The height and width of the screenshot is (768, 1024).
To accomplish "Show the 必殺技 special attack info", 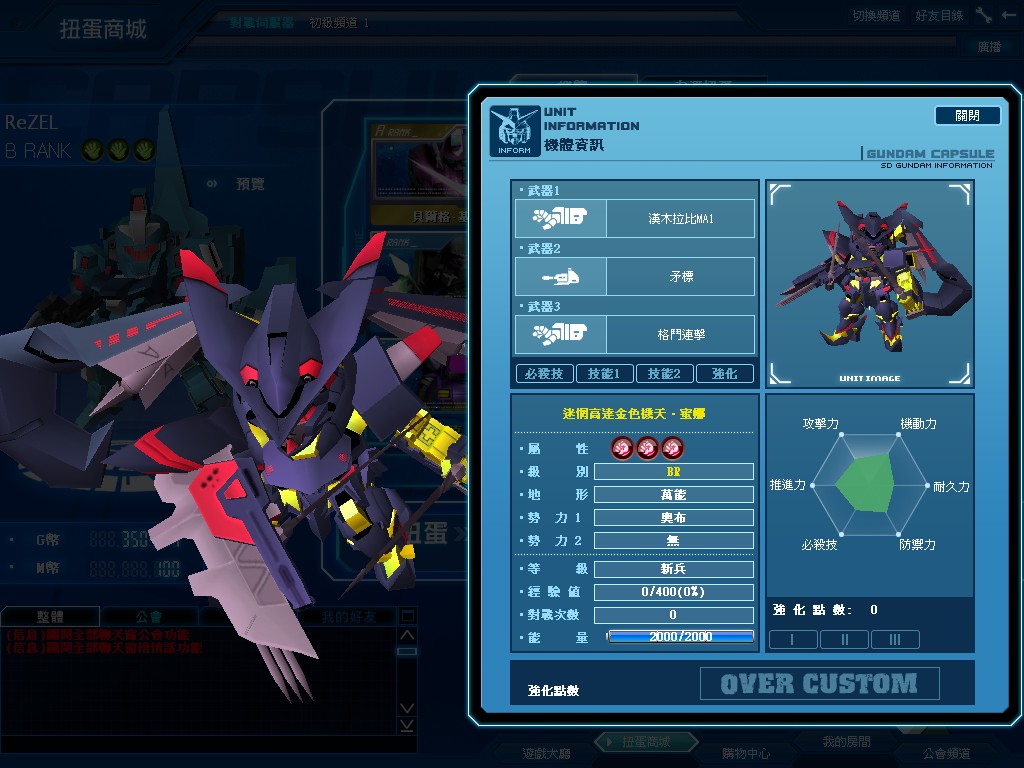I will pos(544,373).
